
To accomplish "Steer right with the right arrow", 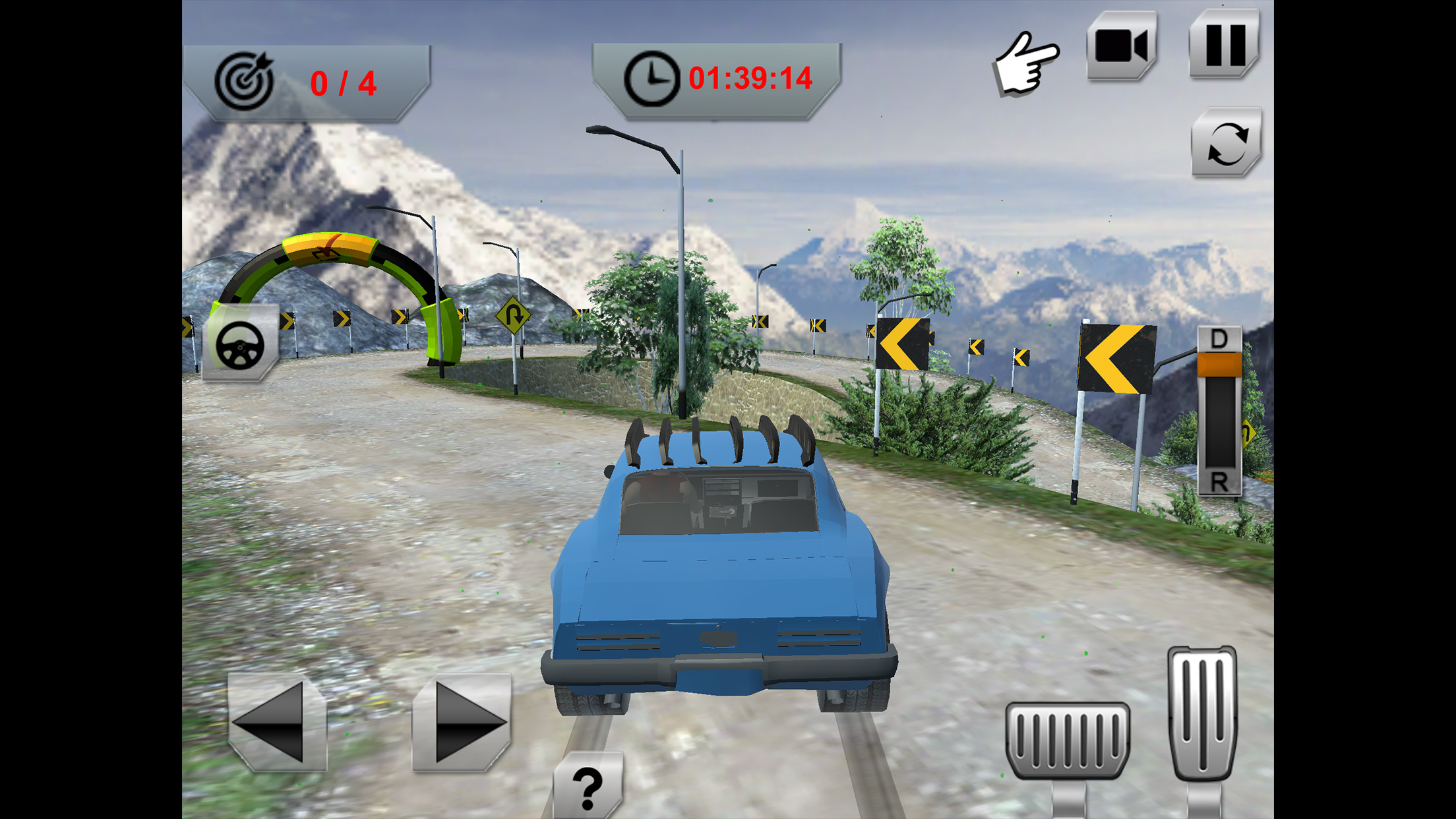I will [x=462, y=722].
